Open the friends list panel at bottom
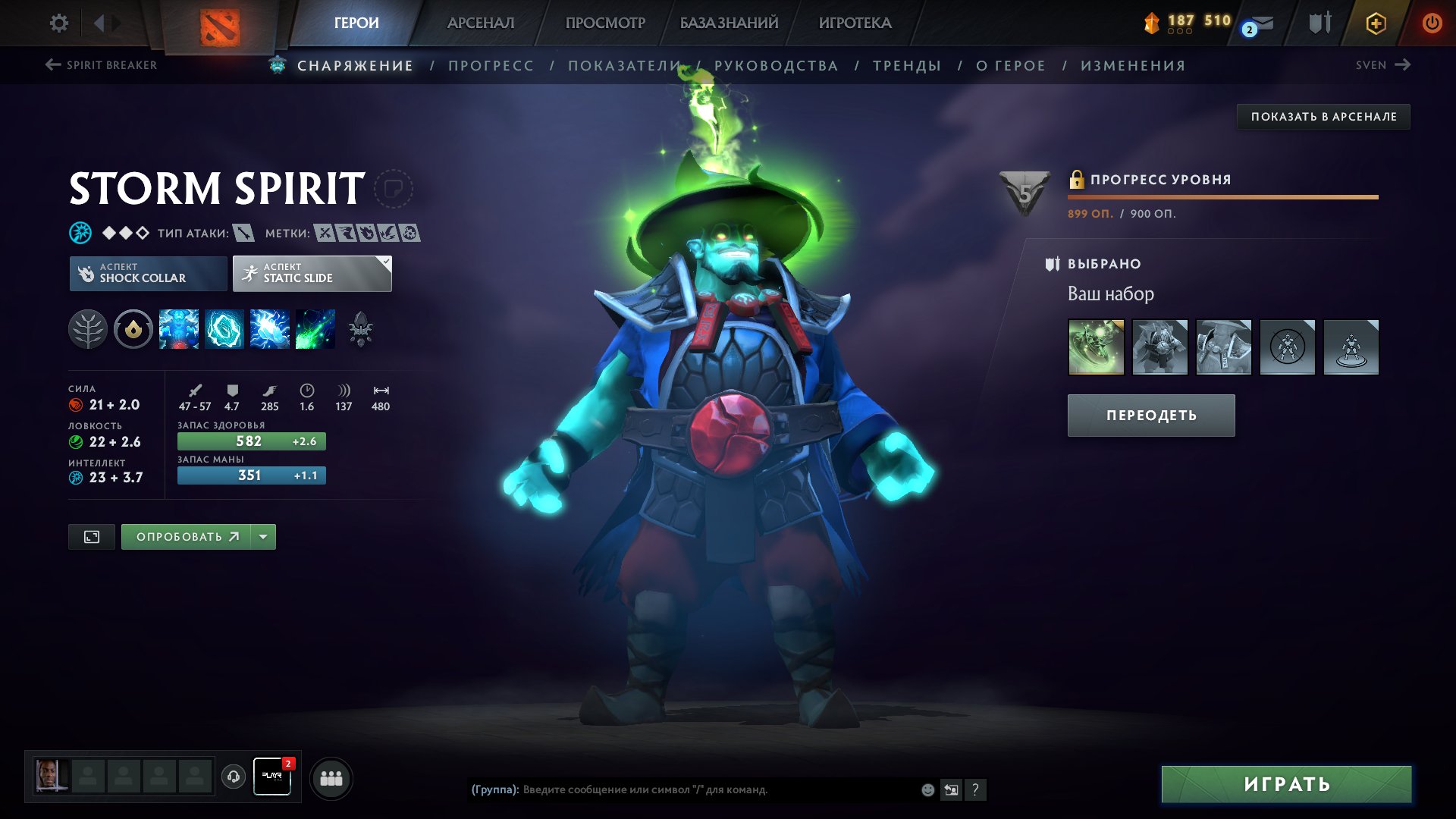The image size is (1456, 819). pyautogui.click(x=331, y=777)
